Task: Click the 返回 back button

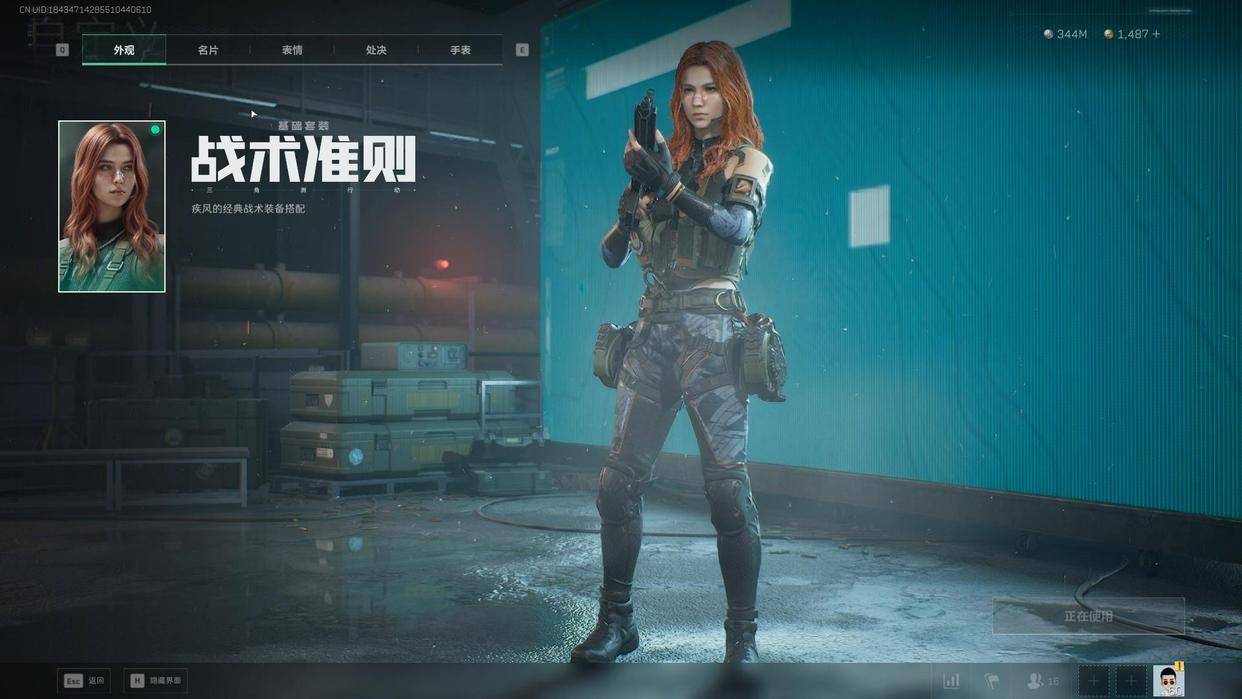Action: coord(84,681)
